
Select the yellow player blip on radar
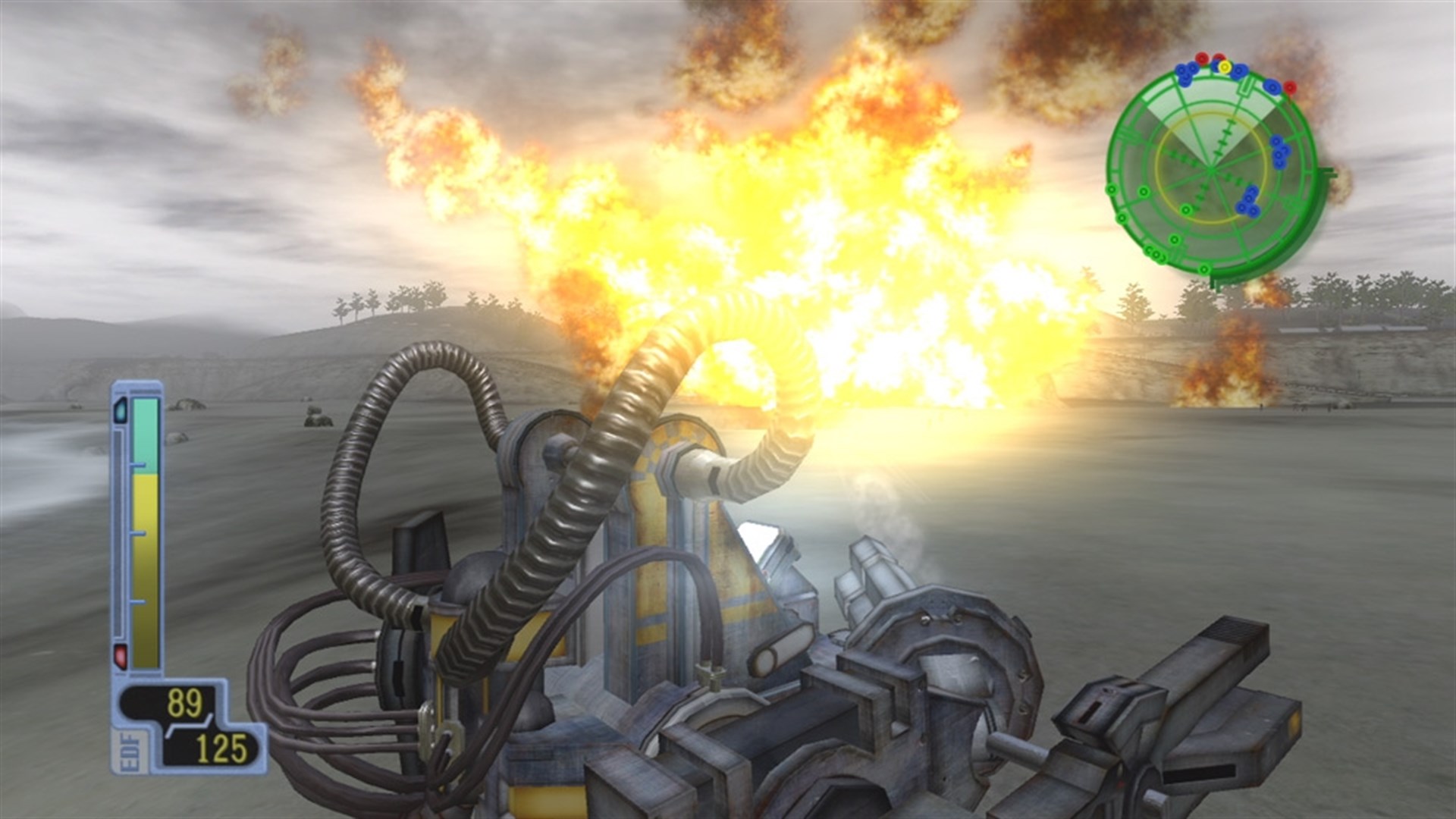1225,67
